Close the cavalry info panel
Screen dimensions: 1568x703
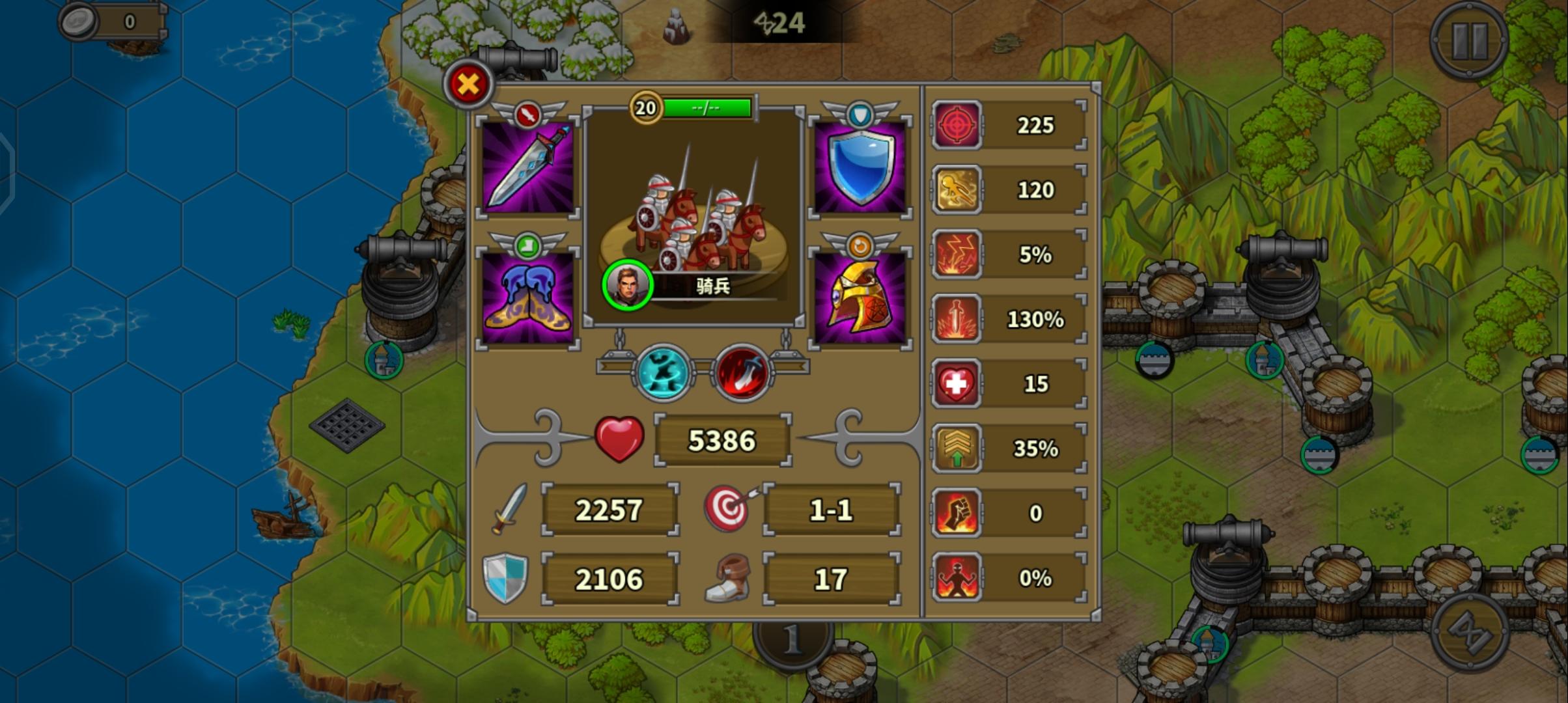pos(468,83)
